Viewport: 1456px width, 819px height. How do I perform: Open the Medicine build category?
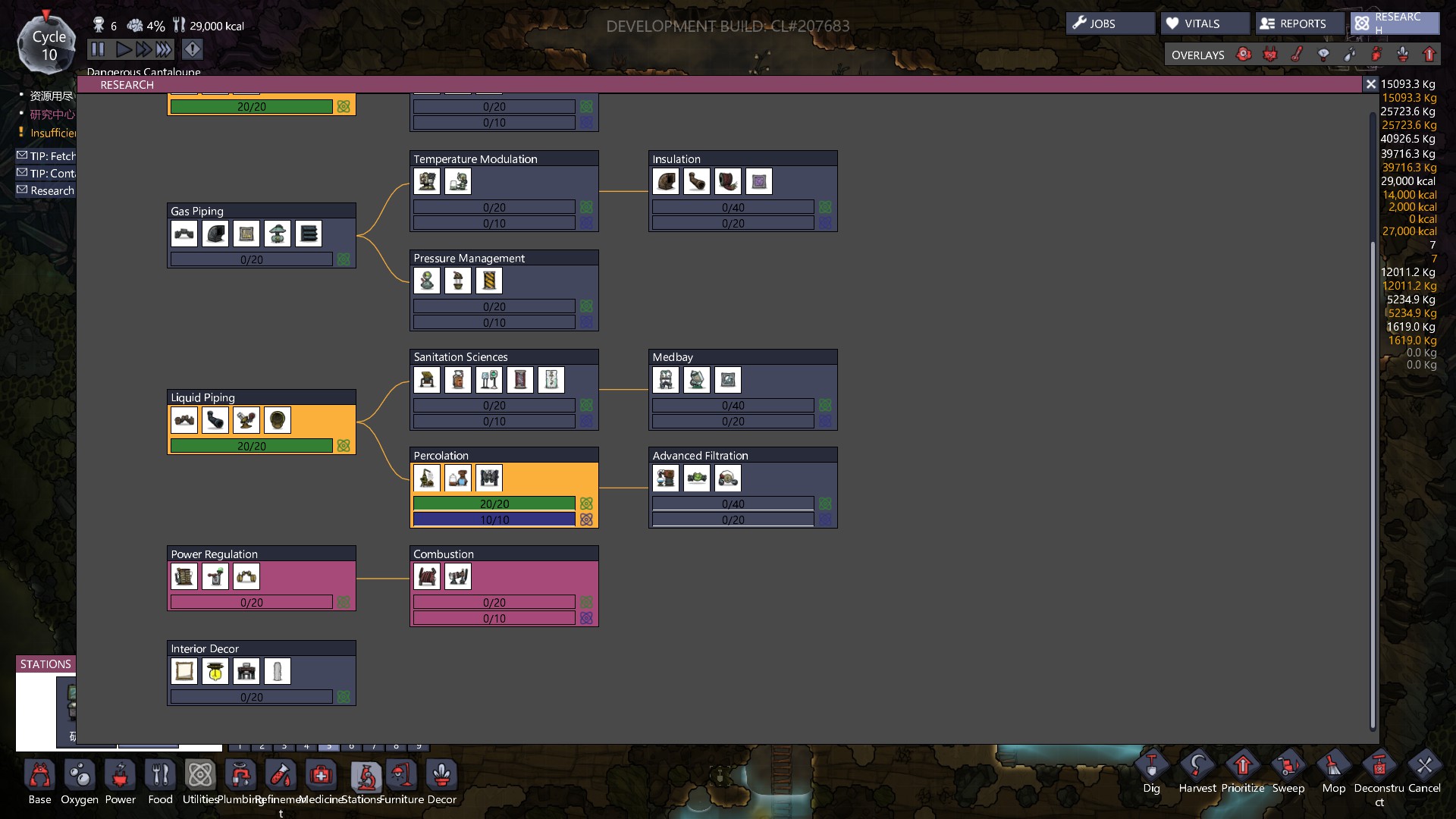pos(321,776)
